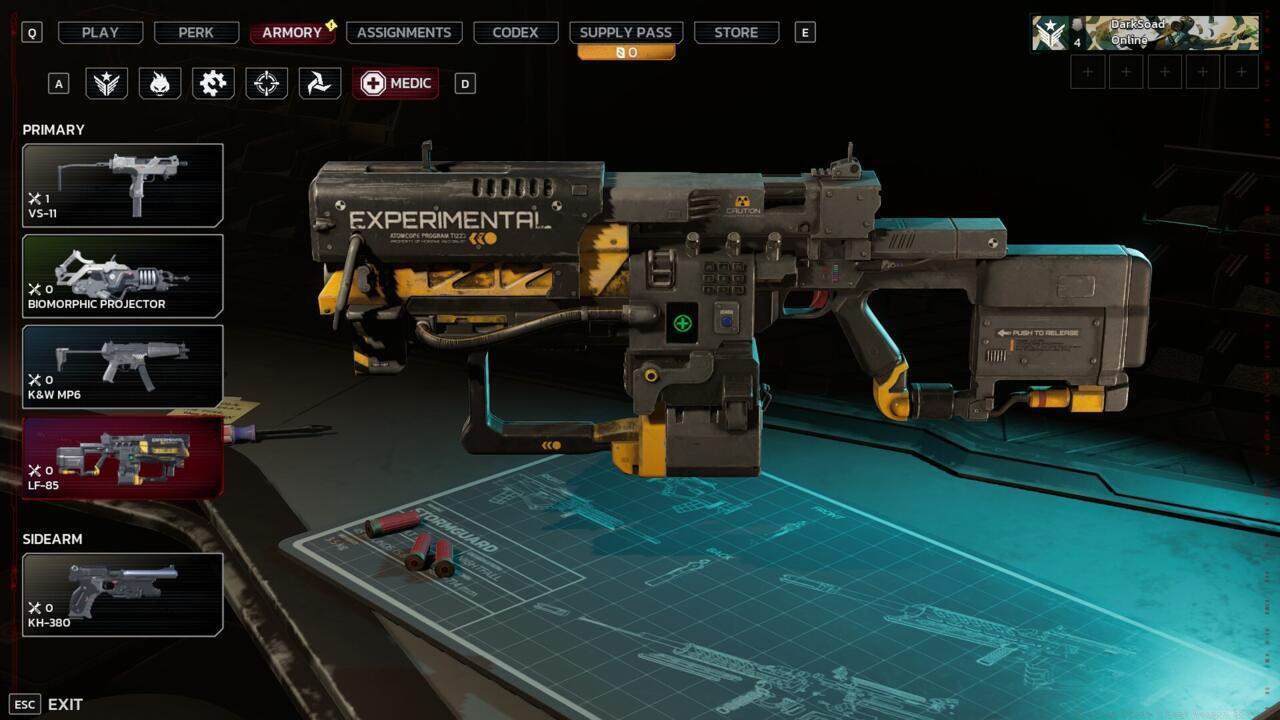Screen dimensions: 1280x720
Task: Select the gear Engineer class icon
Action: pos(213,83)
